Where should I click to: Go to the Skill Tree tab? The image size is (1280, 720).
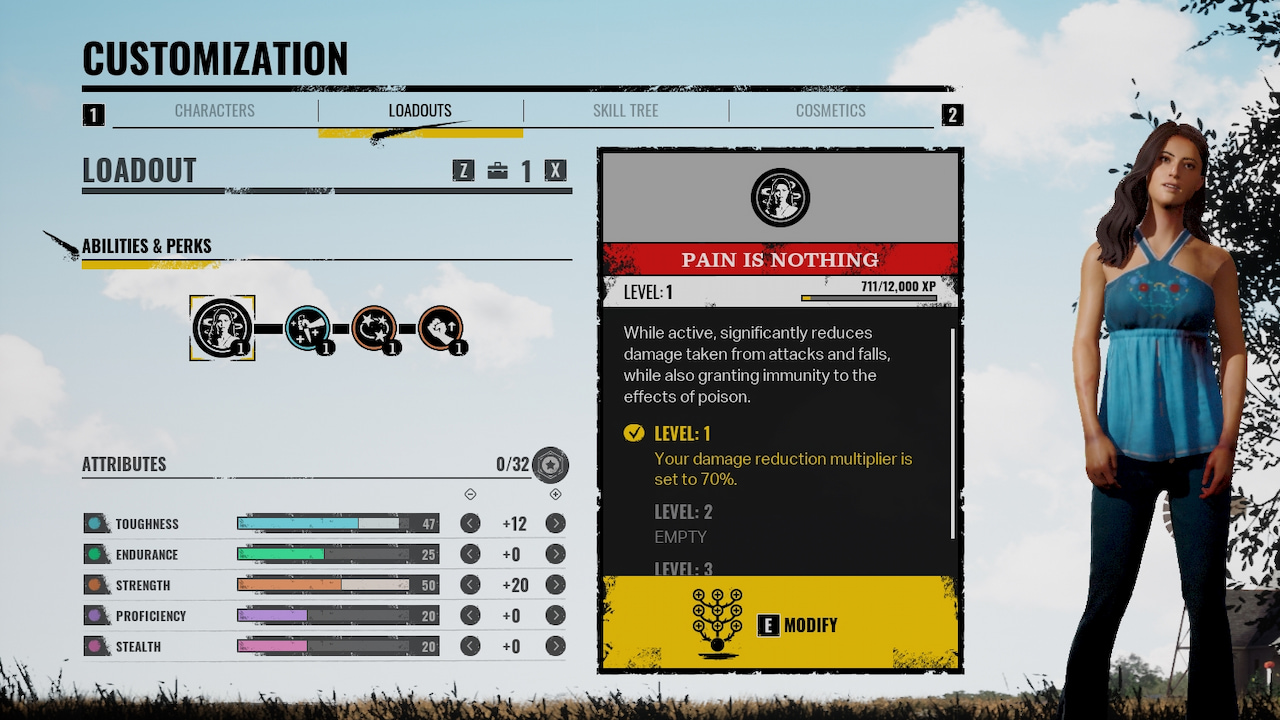point(625,111)
